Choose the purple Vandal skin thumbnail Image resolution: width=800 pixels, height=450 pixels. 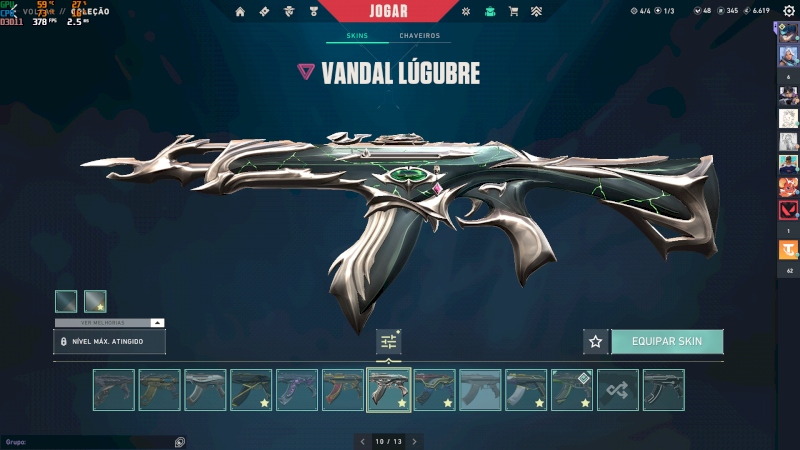(297, 390)
